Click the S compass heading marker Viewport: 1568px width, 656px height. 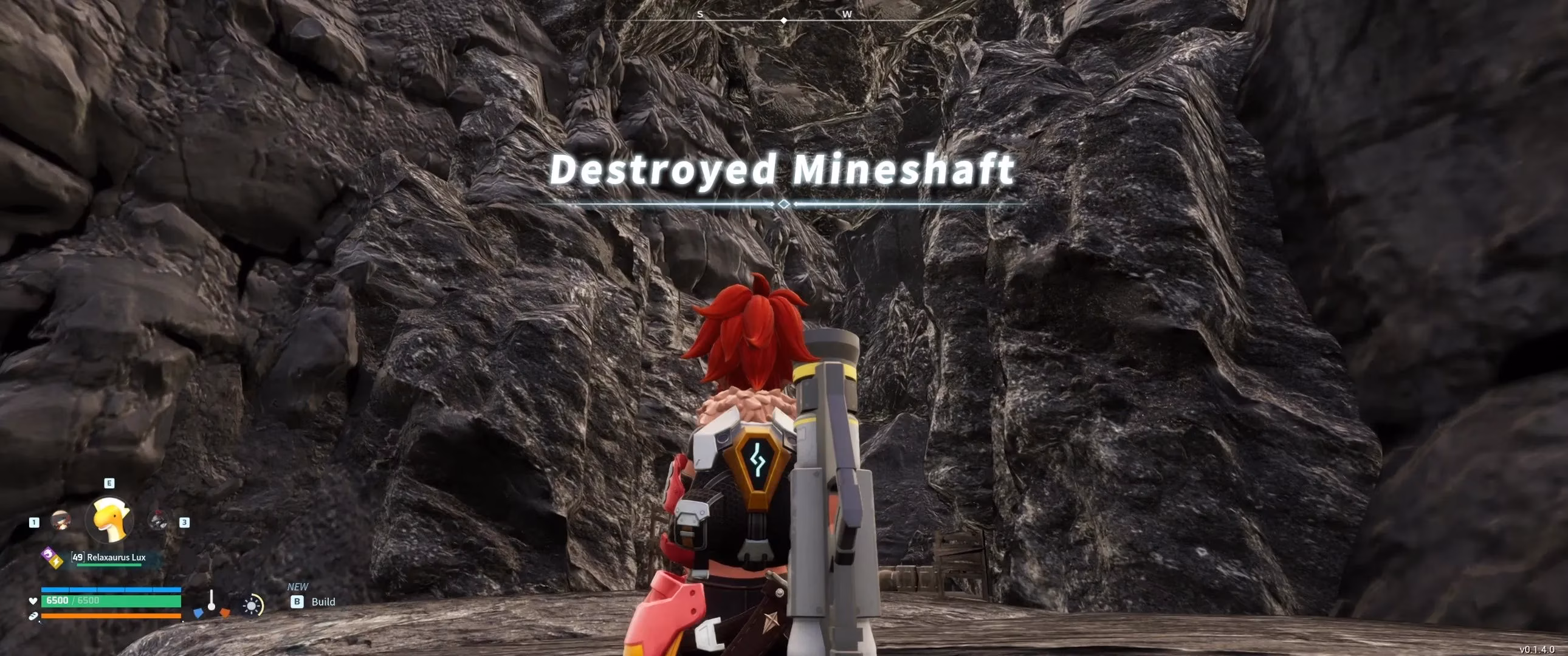701,13
